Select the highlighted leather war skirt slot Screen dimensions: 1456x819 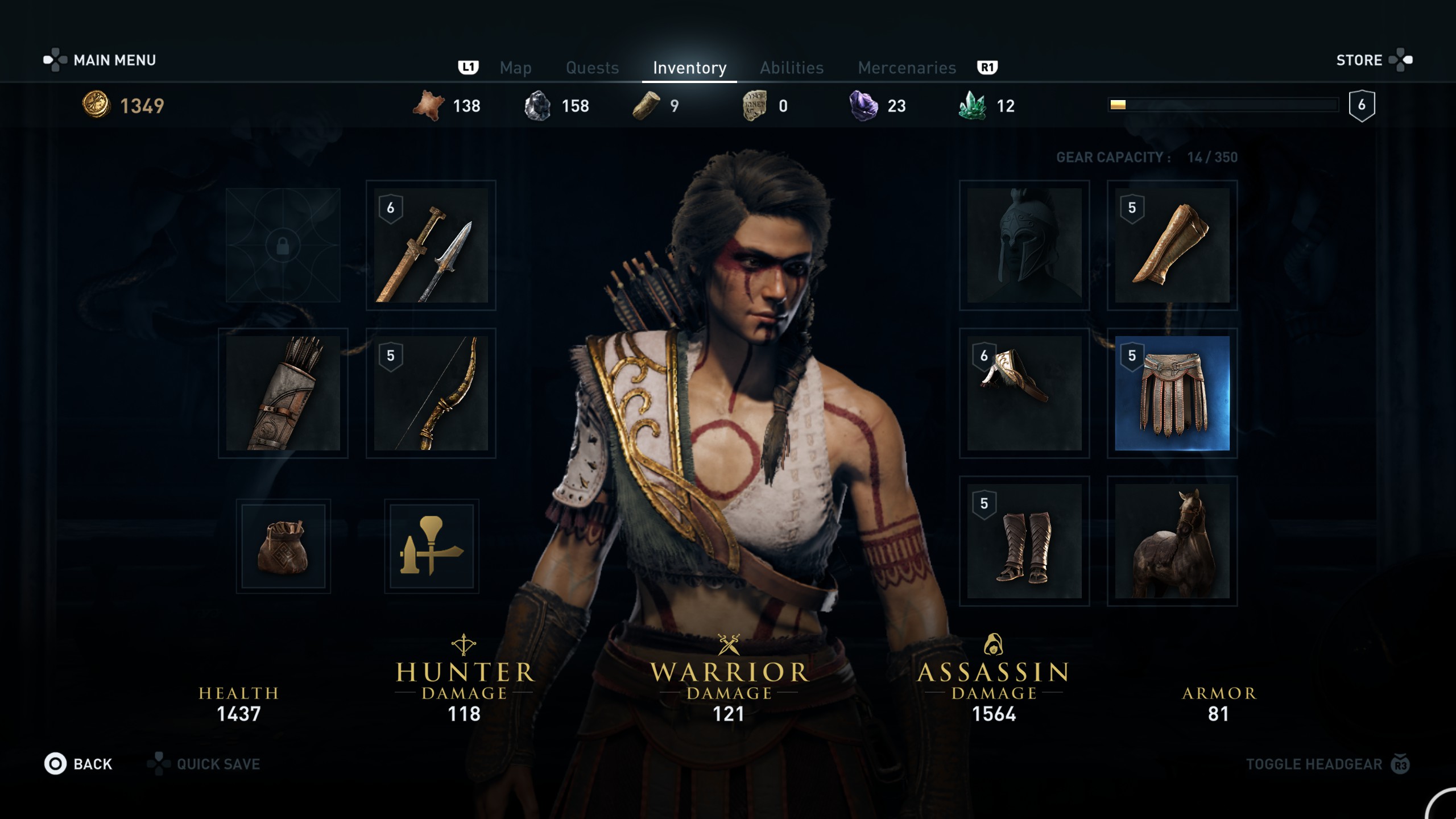coord(1172,393)
